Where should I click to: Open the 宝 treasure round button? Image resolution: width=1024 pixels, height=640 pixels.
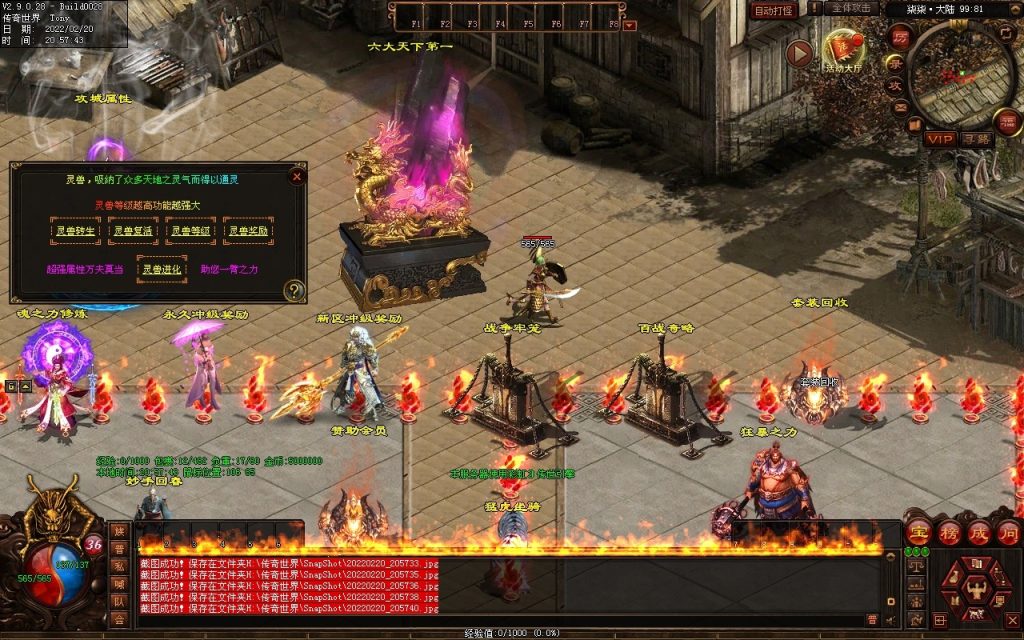coord(918,532)
